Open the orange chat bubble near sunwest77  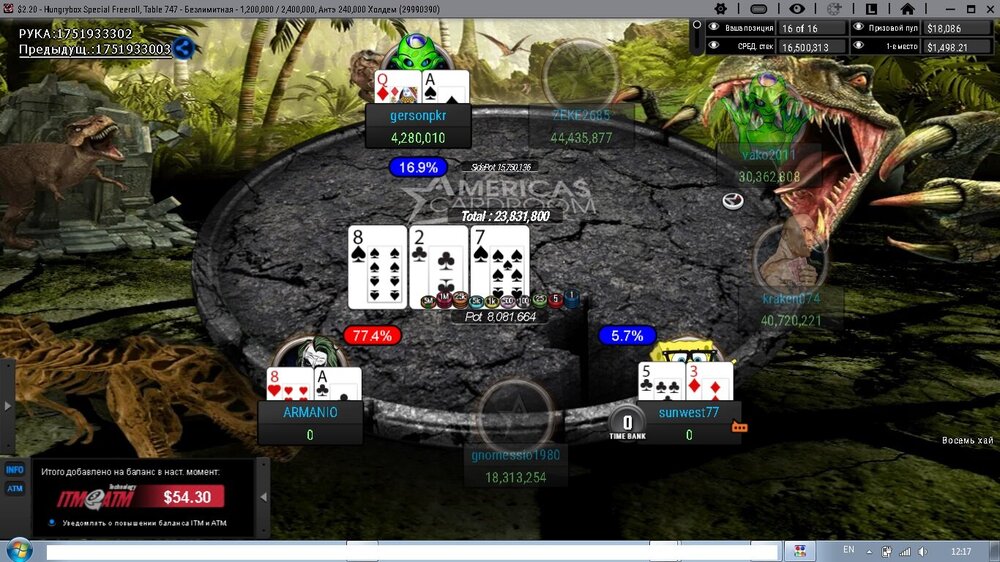click(740, 427)
